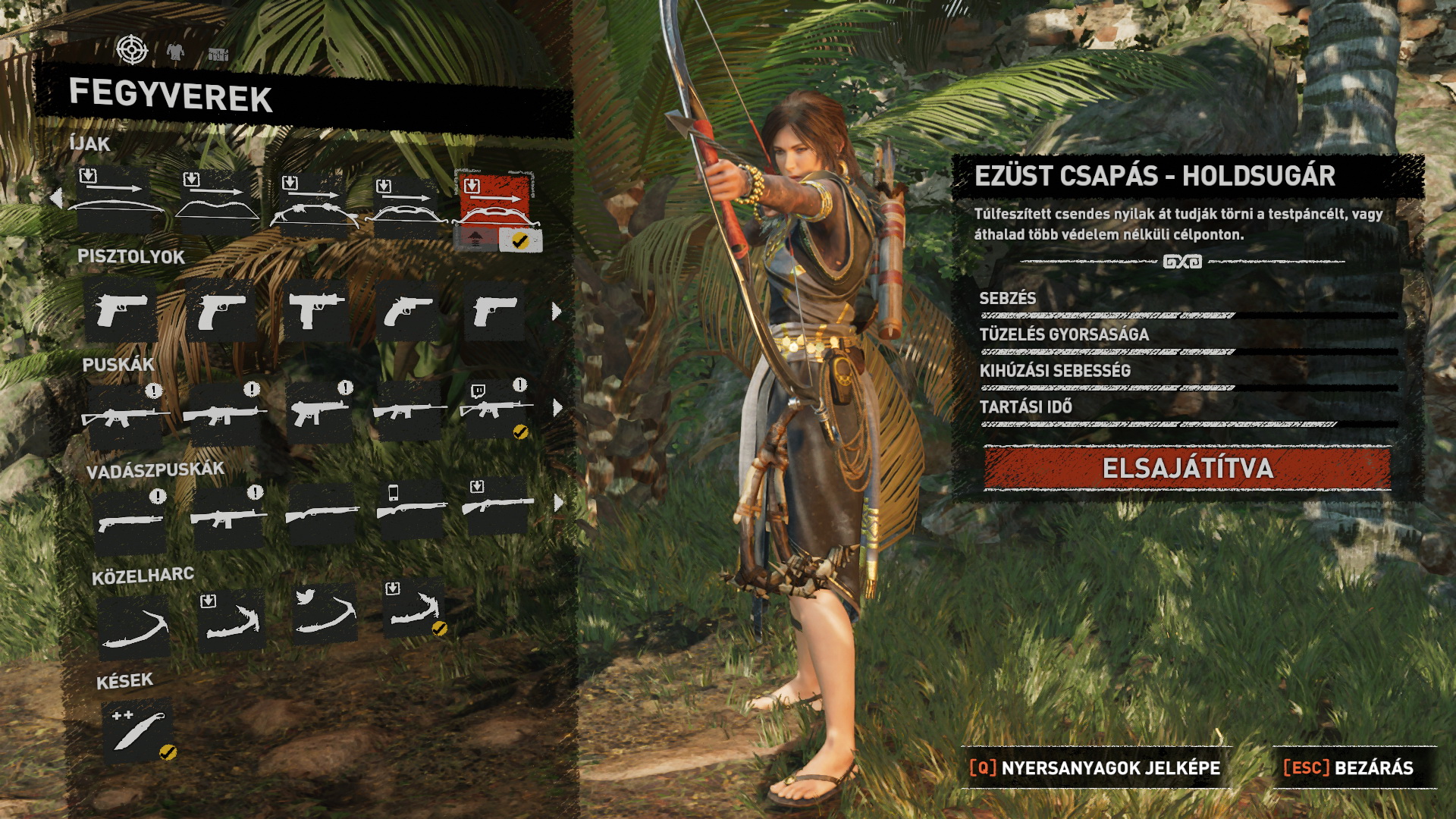Choose the revolver pistol slot
Screen dimensions: 1456x819
point(408,311)
